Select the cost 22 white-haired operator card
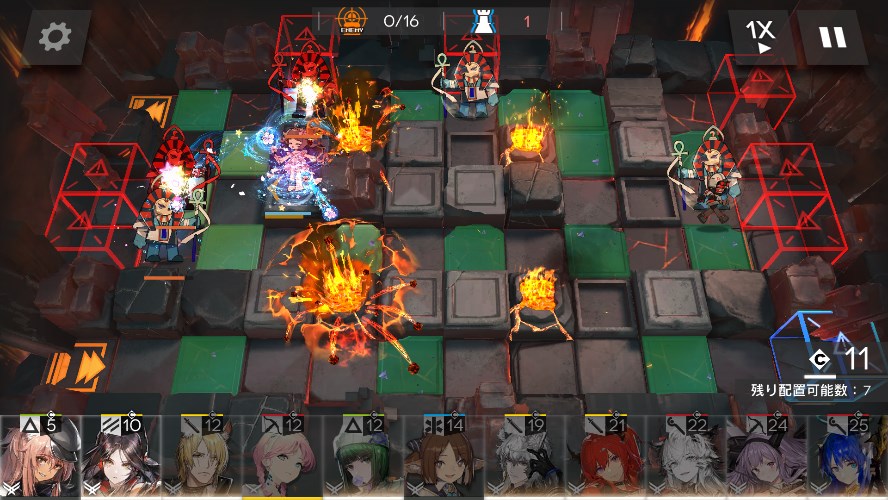Image resolution: width=888 pixels, height=500 pixels. 688,458
